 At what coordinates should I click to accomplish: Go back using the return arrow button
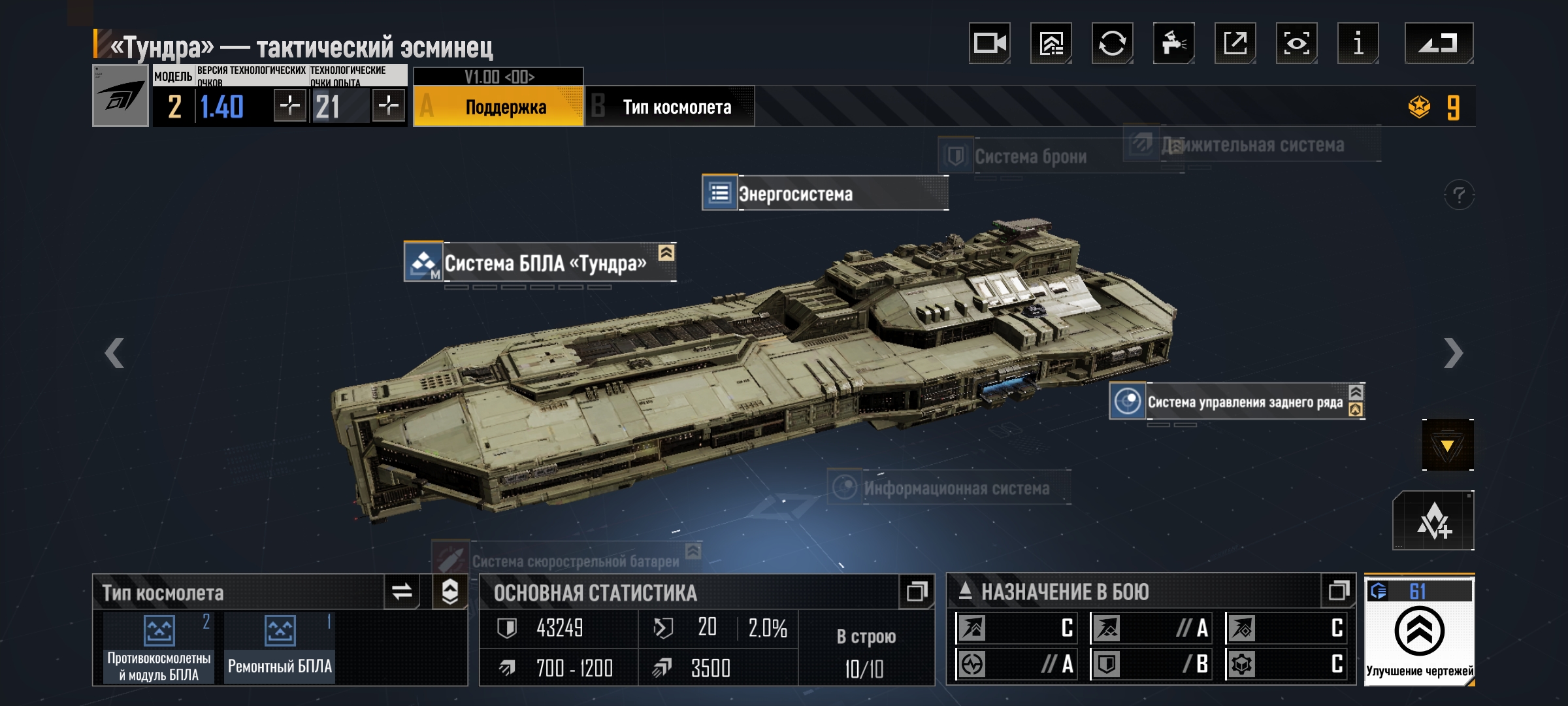point(1439,44)
